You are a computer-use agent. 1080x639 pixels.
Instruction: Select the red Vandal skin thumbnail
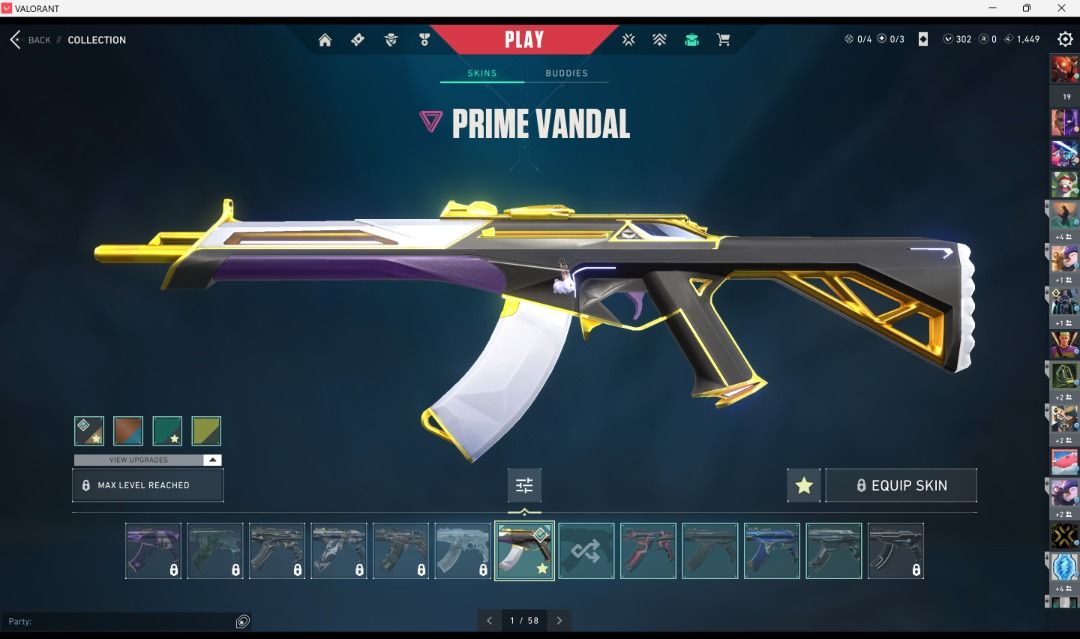point(648,551)
